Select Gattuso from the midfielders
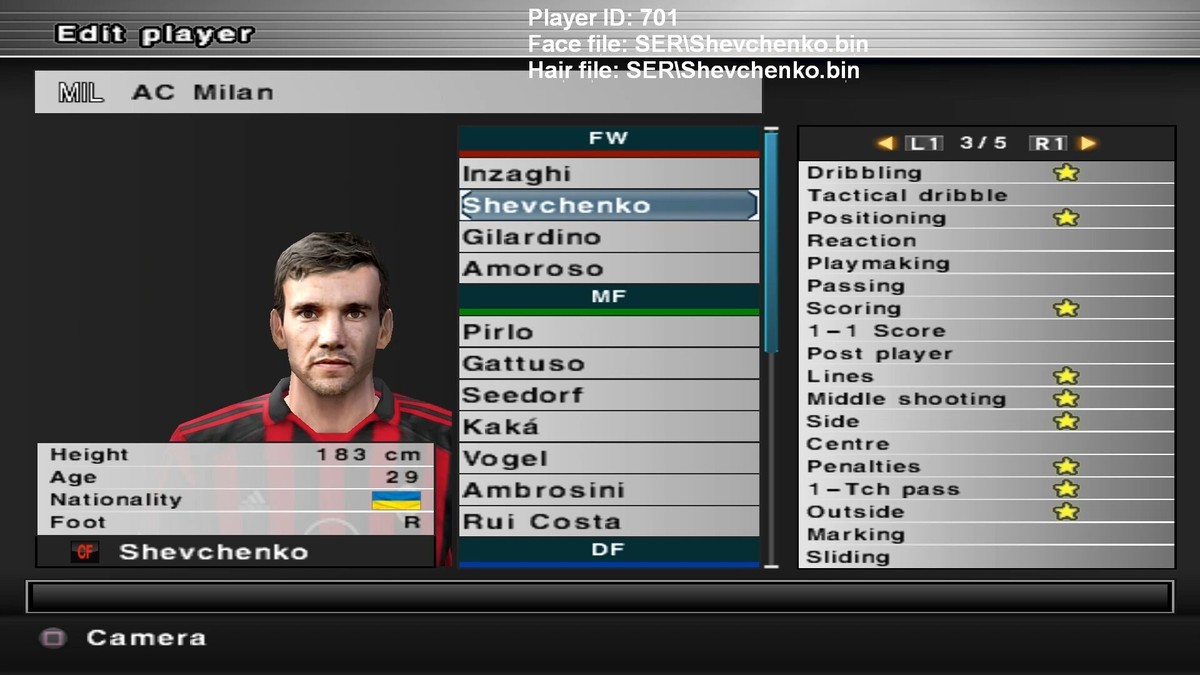 pos(608,363)
